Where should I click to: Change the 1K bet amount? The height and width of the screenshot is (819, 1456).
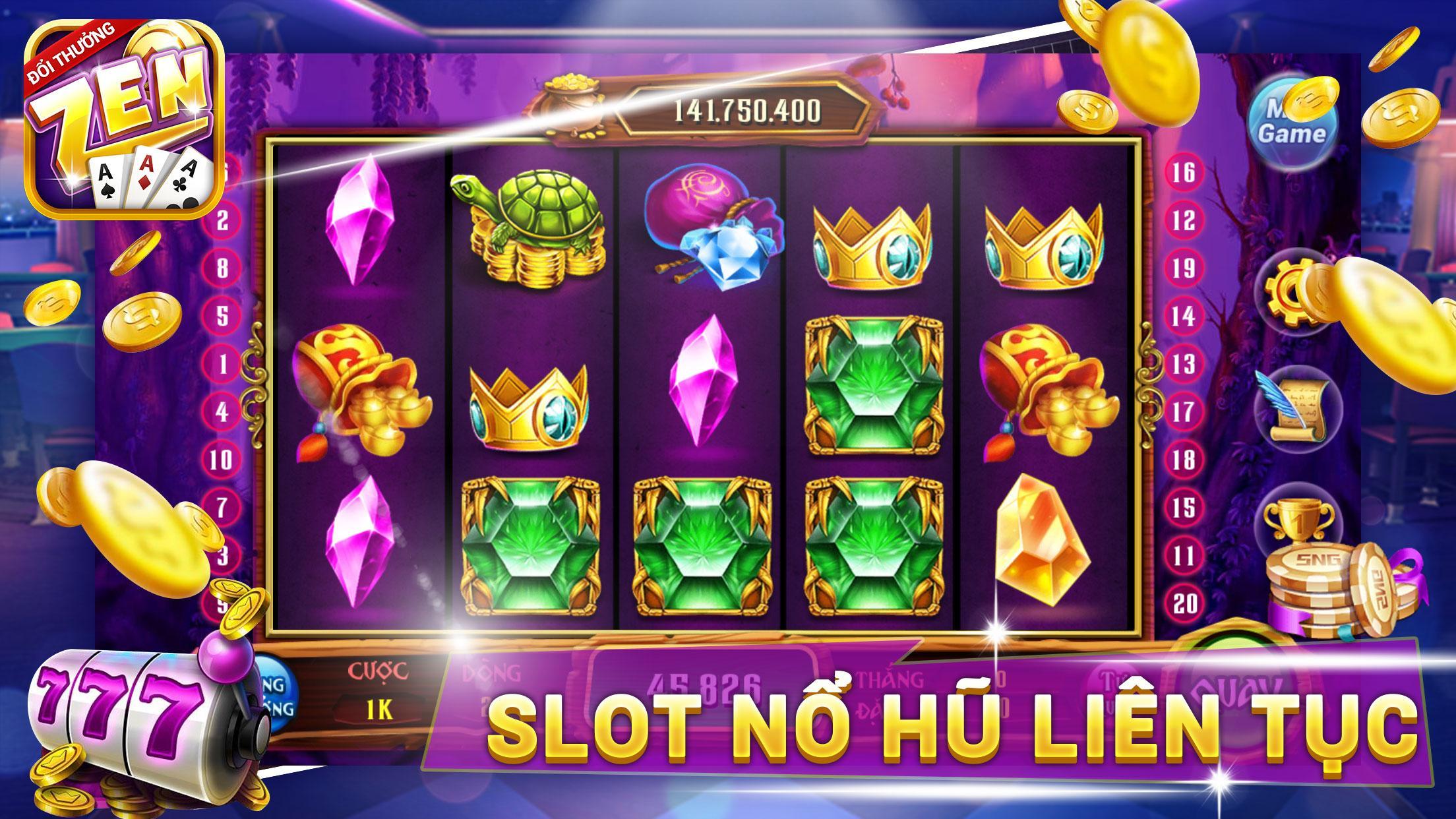pyautogui.click(x=378, y=710)
